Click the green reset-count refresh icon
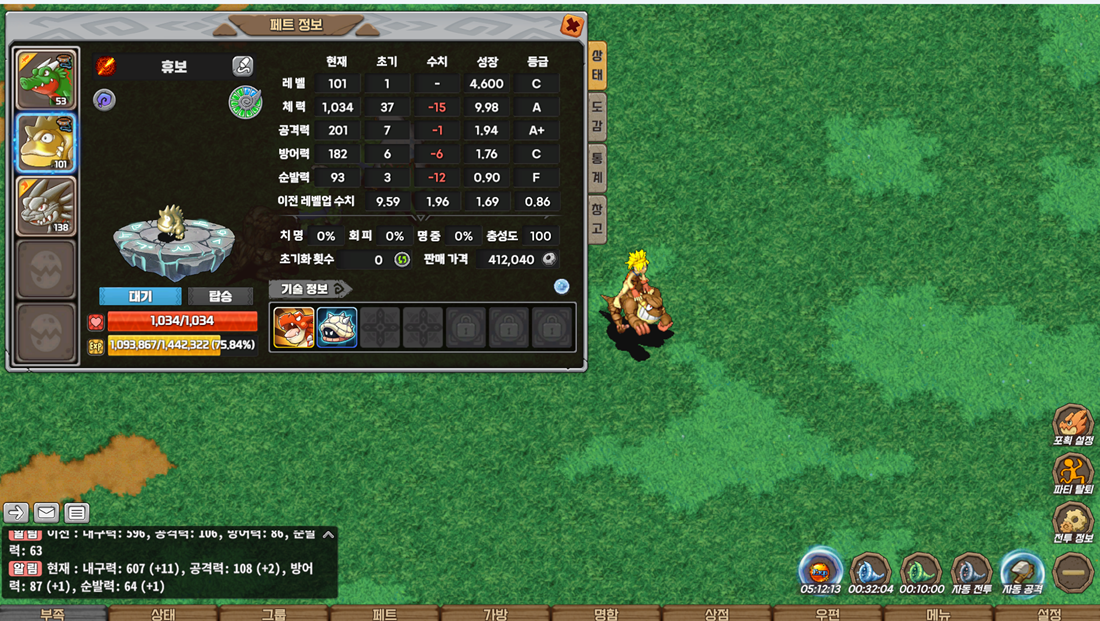The height and width of the screenshot is (621, 1100). [x=402, y=260]
